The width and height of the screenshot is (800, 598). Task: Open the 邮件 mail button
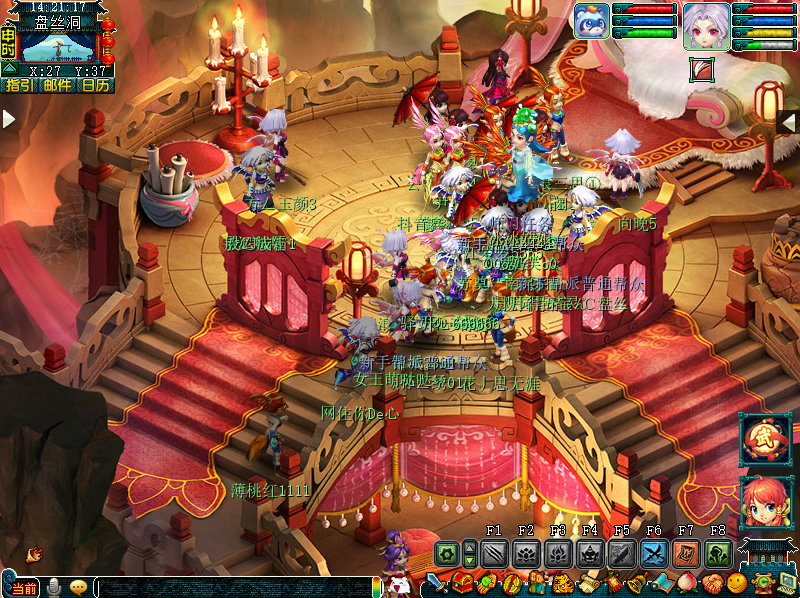point(57,86)
